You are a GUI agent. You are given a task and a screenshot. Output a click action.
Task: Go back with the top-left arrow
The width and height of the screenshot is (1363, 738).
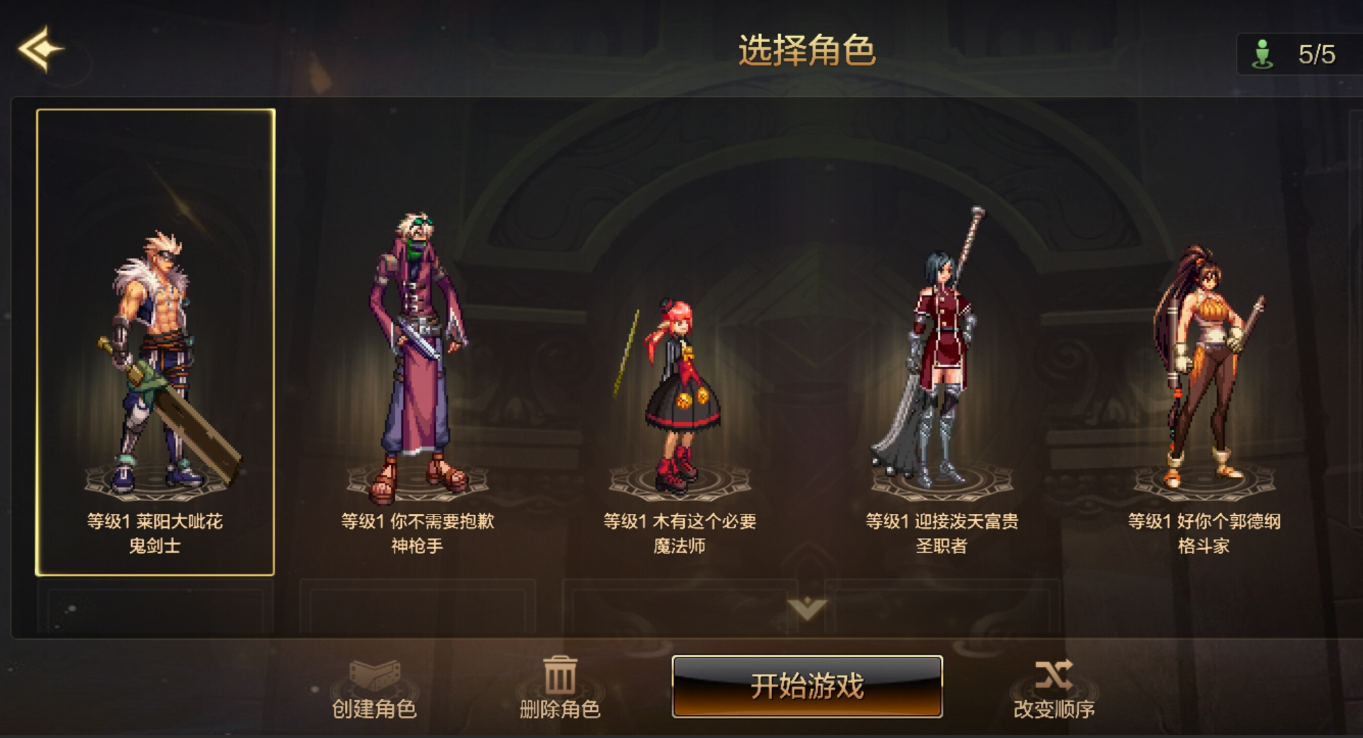click(x=41, y=49)
